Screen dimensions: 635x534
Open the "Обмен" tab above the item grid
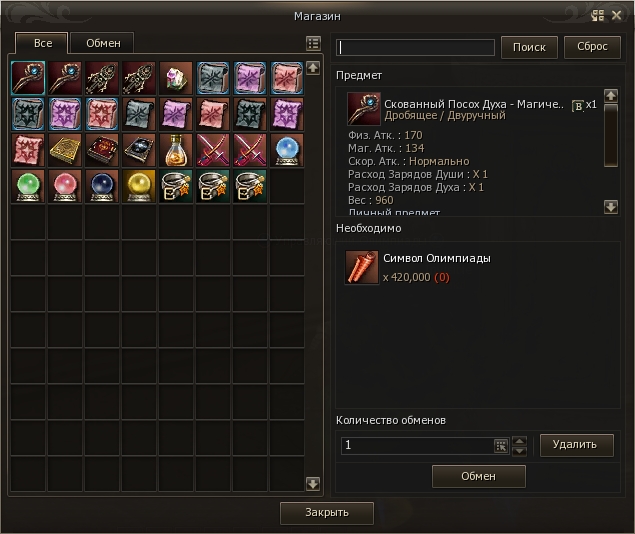coord(103,43)
